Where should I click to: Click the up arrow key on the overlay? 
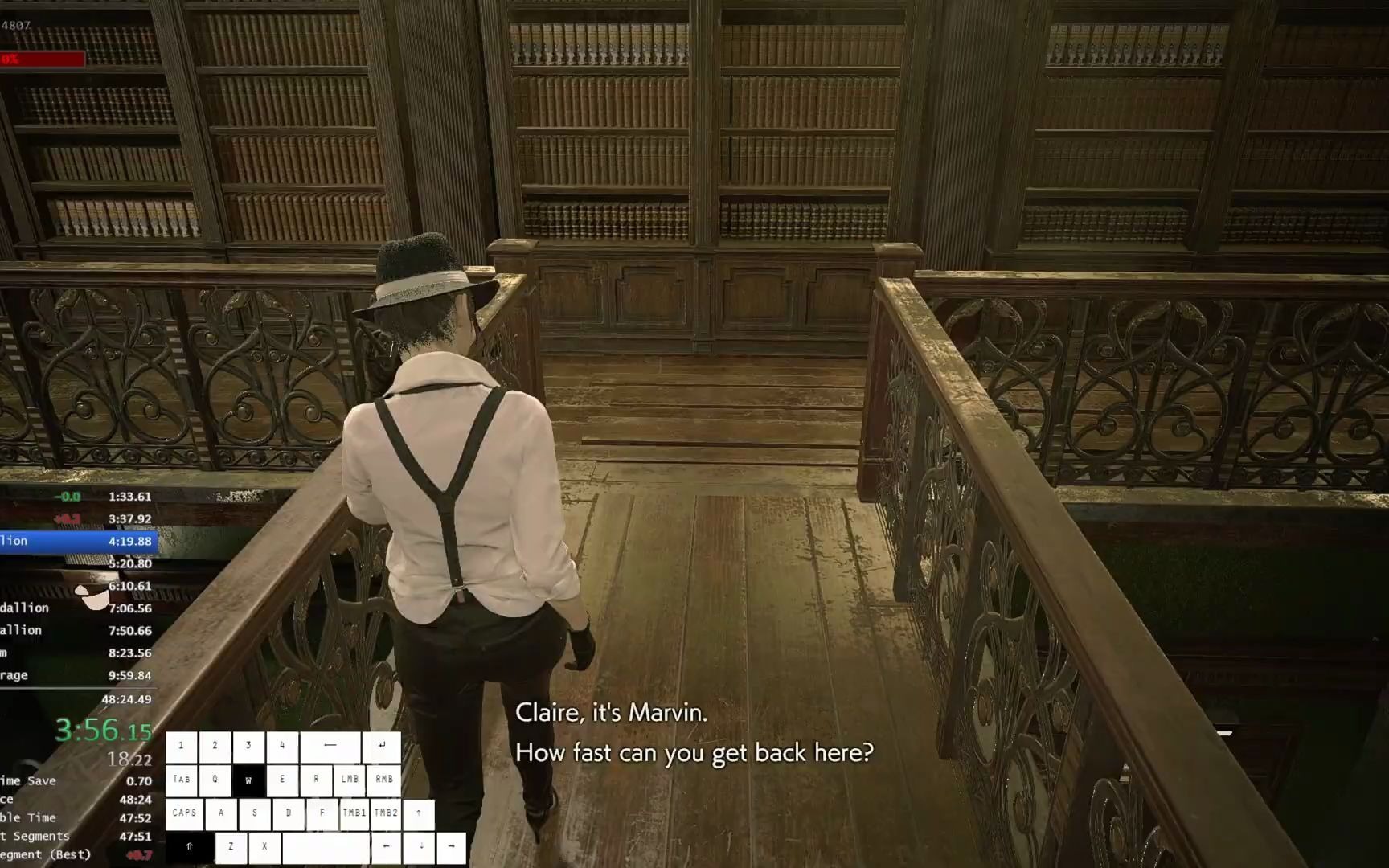[x=419, y=813]
